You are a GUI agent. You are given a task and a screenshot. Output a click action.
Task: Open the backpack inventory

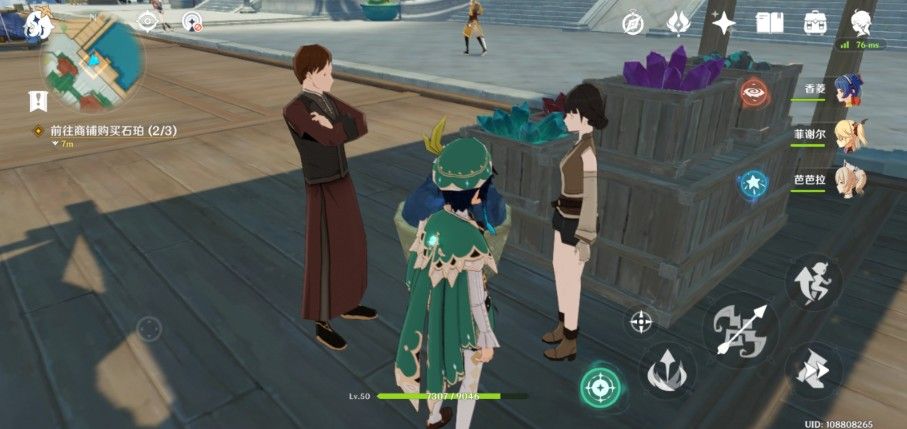[814, 22]
